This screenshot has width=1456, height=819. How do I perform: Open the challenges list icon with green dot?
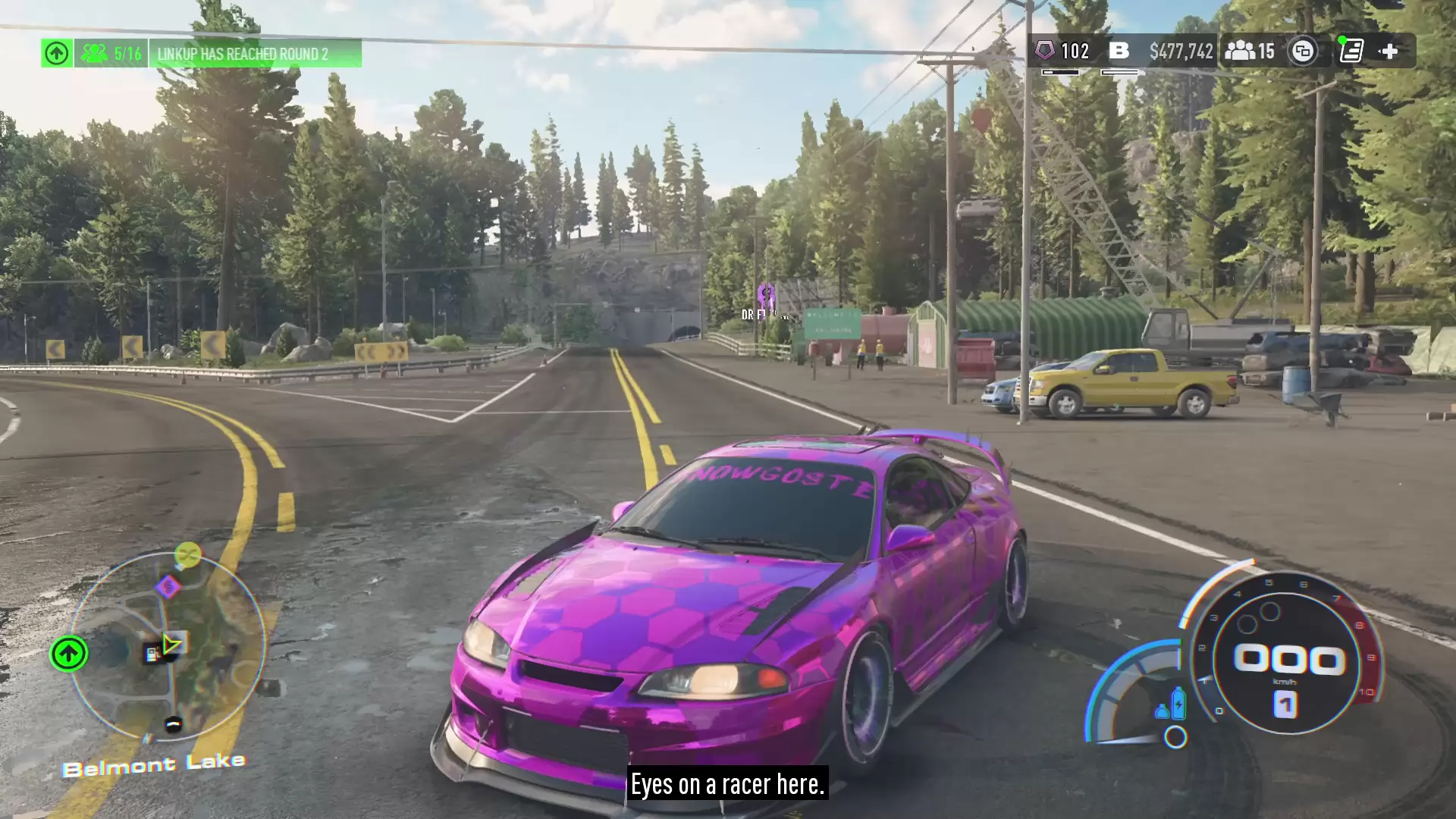[x=1351, y=51]
